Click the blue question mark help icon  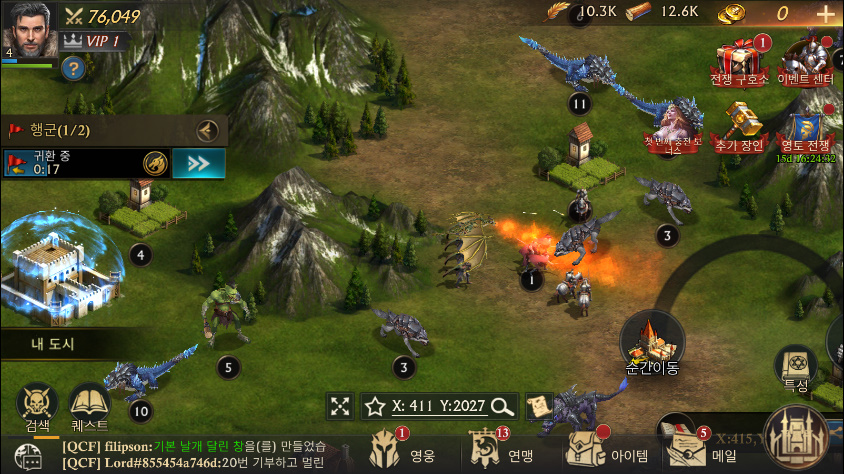point(72,68)
